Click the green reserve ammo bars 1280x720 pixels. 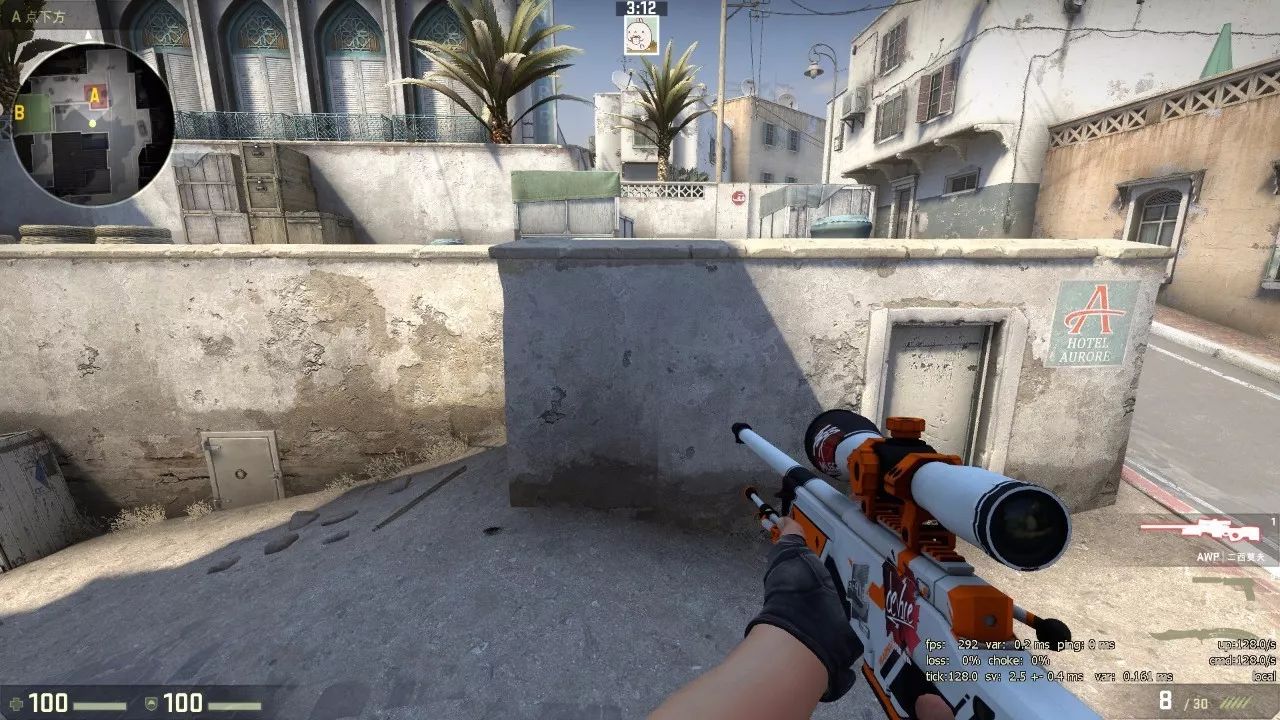coord(1235,702)
